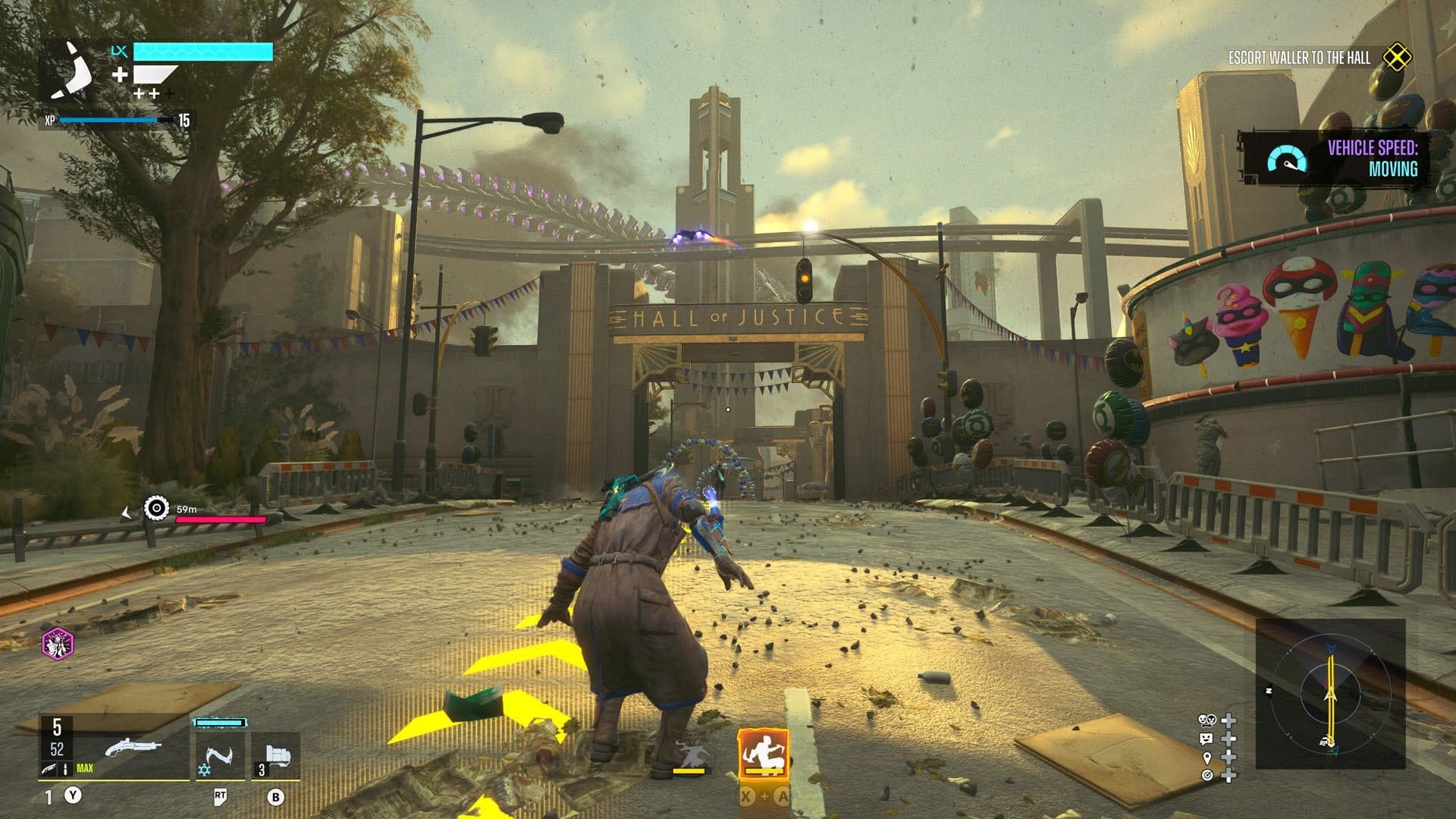Screen dimensions: 1456x819
Task: Select the yellow objective diamond marker icon
Action: (x=1396, y=58)
